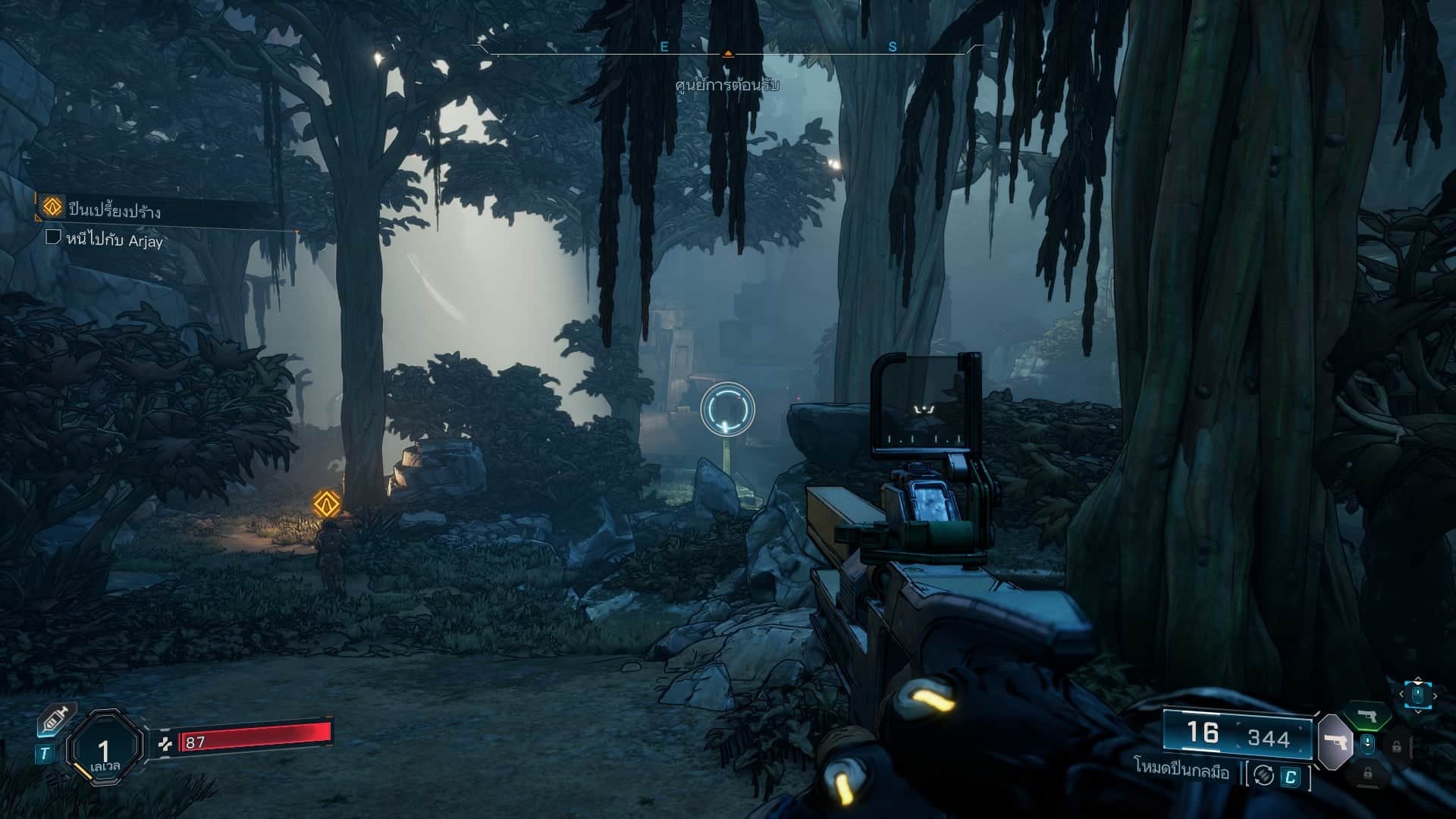Switch to the green-bordered pistol slot
Image resolution: width=1456 pixels, height=819 pixels.
coord(1367,715)
